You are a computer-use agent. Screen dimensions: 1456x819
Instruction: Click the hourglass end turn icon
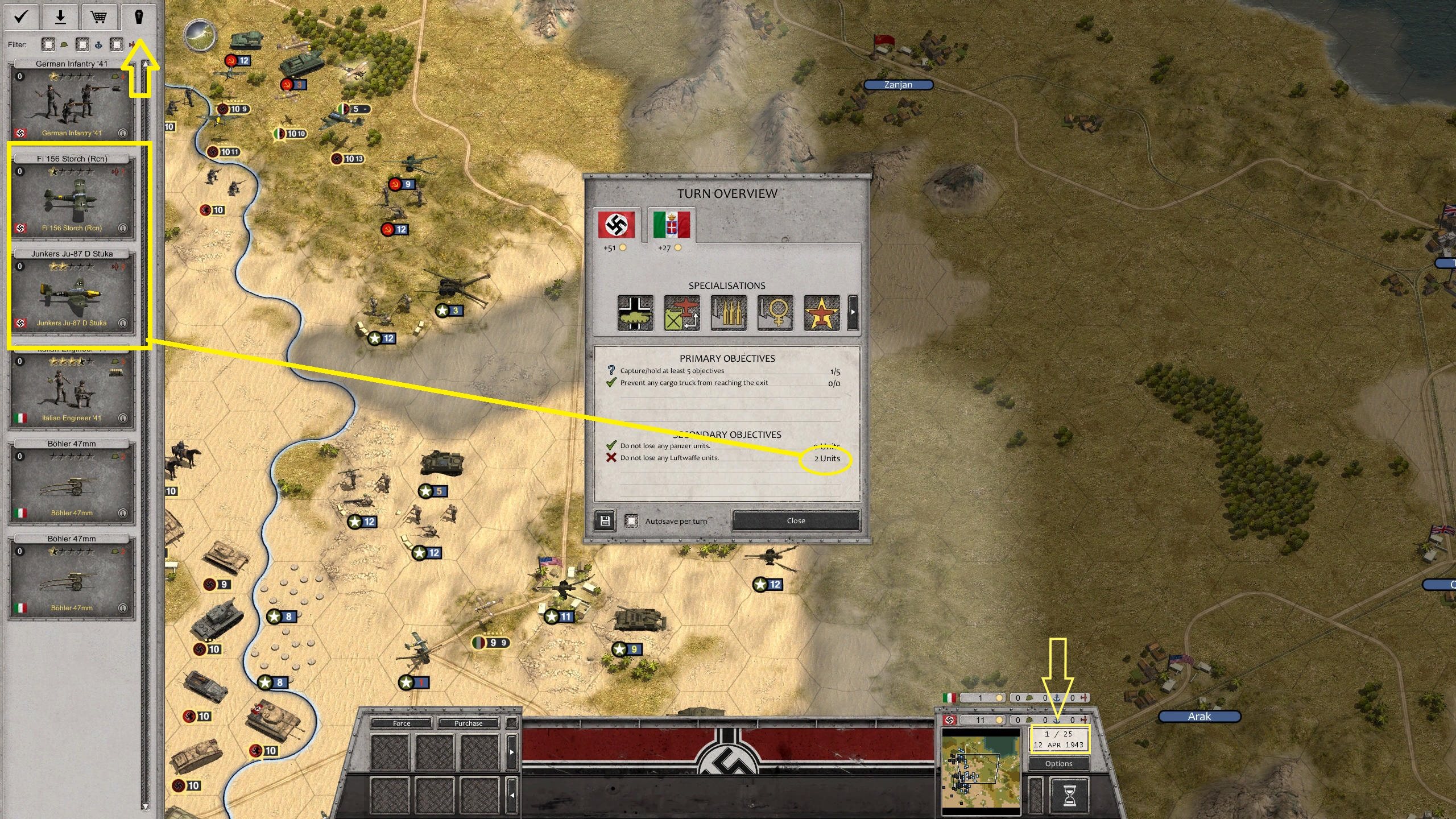pos(1069,796)
